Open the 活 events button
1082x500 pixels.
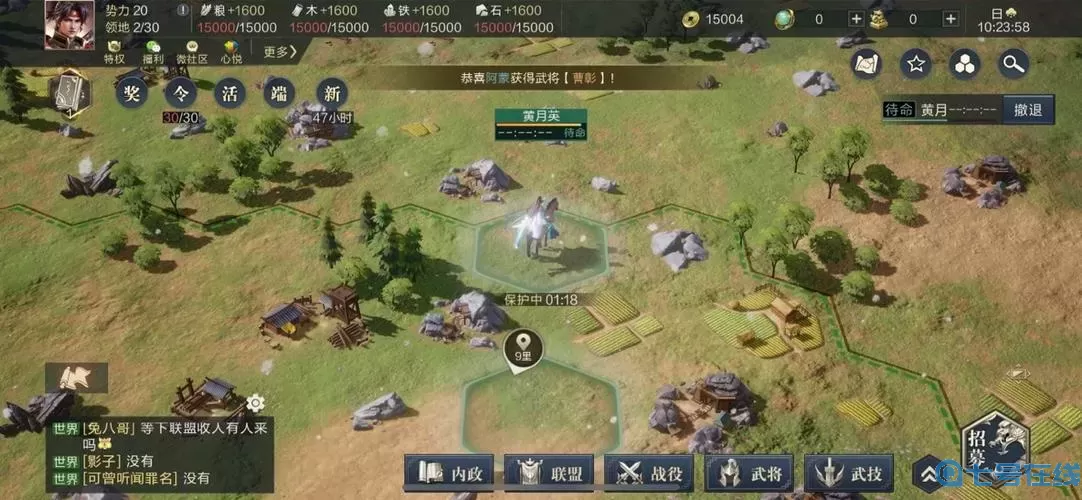point(230,94)
